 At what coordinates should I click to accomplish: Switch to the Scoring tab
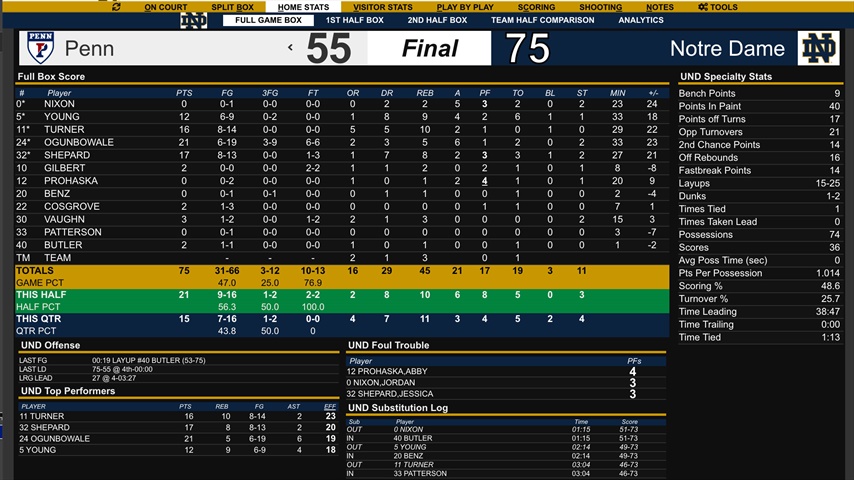pyautogui.click(x=537, y=7)
